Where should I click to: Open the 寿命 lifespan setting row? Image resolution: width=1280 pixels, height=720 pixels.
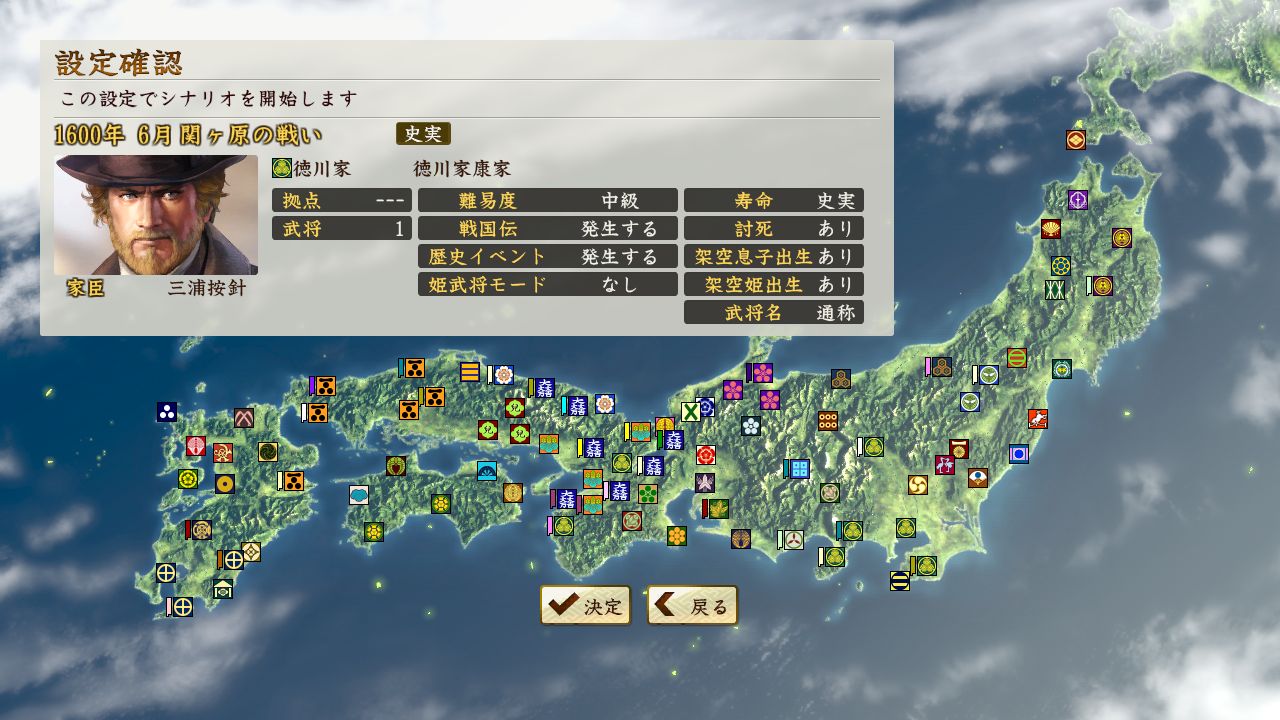click(773, 200)
